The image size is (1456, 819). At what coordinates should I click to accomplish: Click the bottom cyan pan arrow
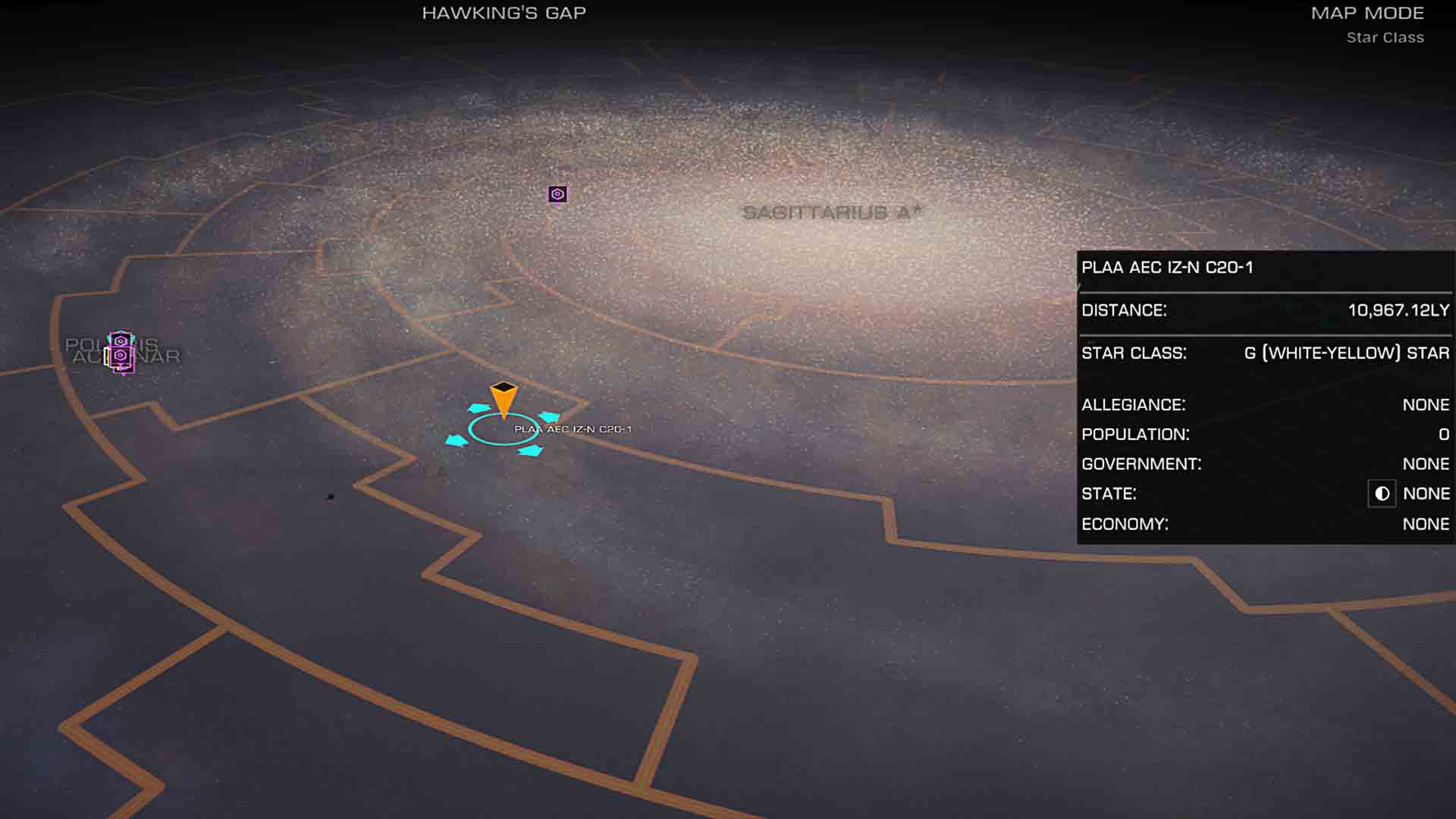click(x=529, y=450)
